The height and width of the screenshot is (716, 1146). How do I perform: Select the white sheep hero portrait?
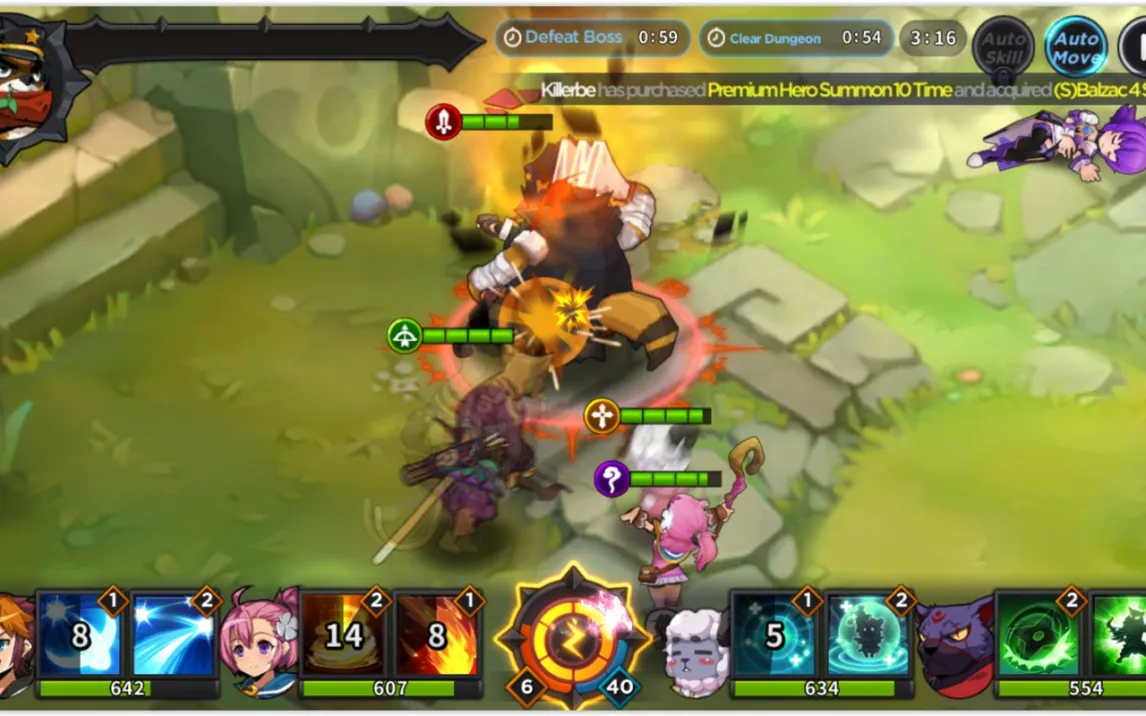click(x=695, y=650)
